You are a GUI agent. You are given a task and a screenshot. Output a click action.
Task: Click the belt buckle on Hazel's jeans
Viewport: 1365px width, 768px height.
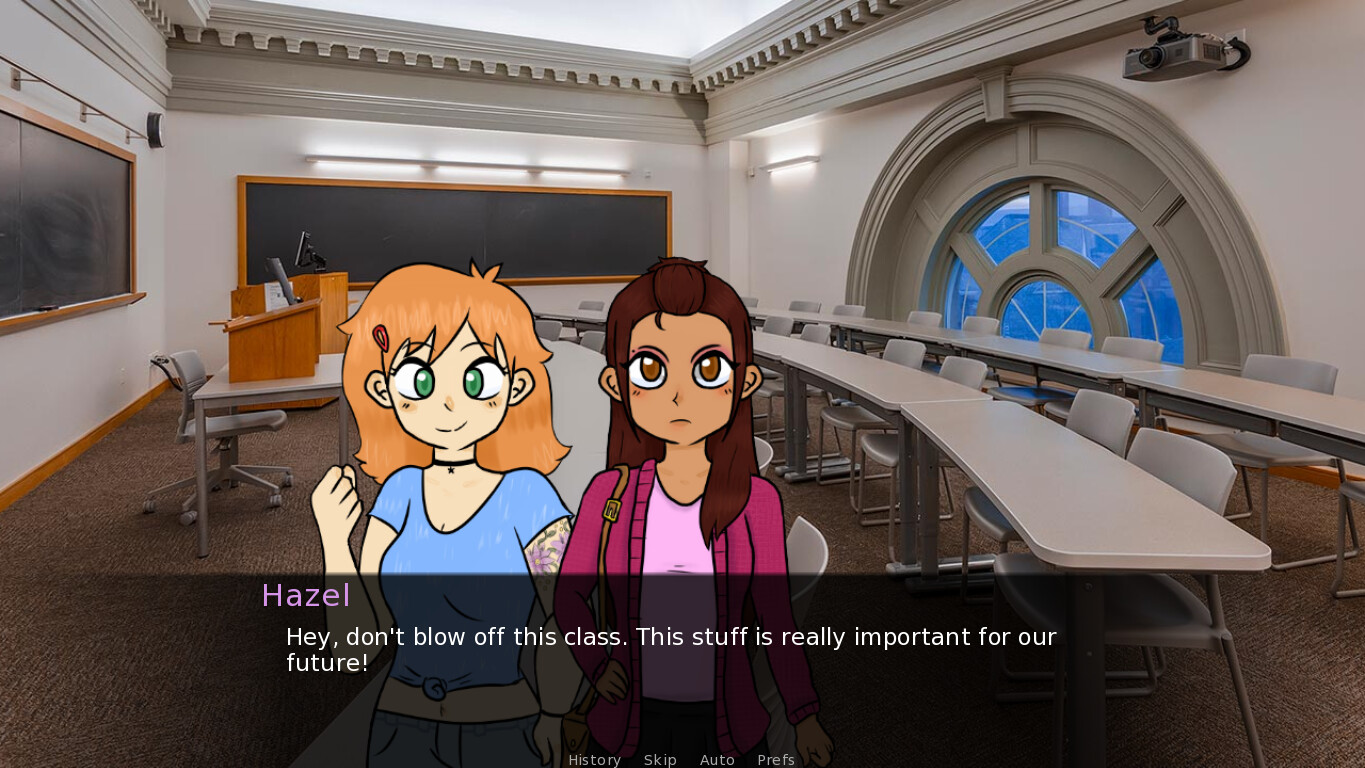click(x=434, y=689)
